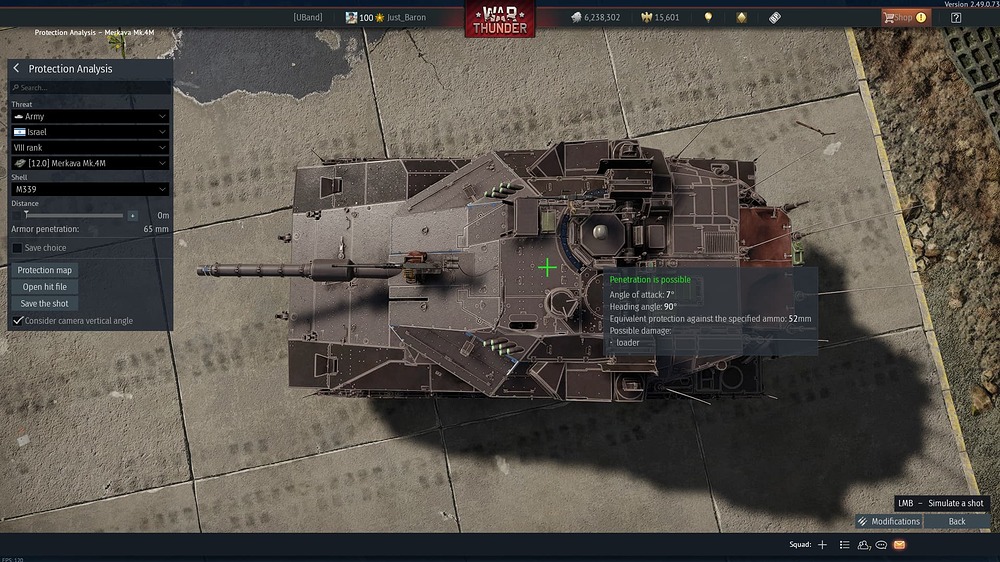Open the Merkava Mk.4M vehicle dropdown
1000x562 pixels.
(90, 163)
